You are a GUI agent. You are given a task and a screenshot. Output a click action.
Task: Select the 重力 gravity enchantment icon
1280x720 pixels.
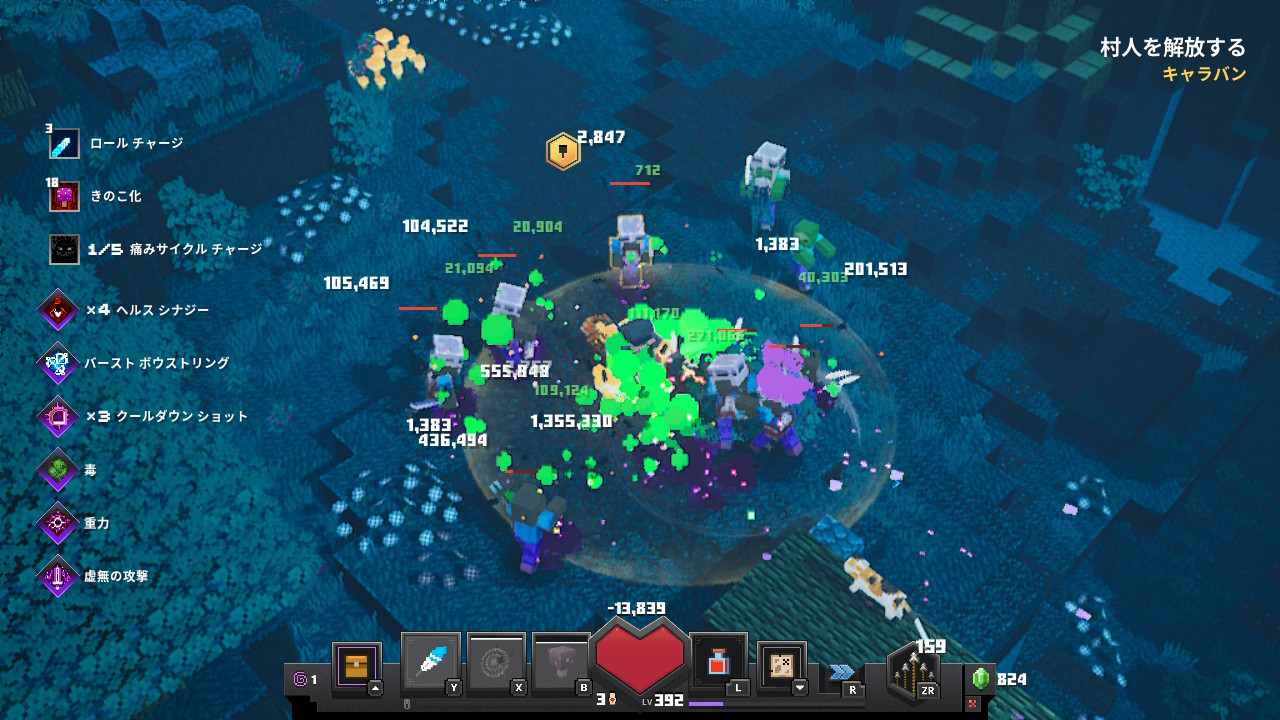coord(58,523)
